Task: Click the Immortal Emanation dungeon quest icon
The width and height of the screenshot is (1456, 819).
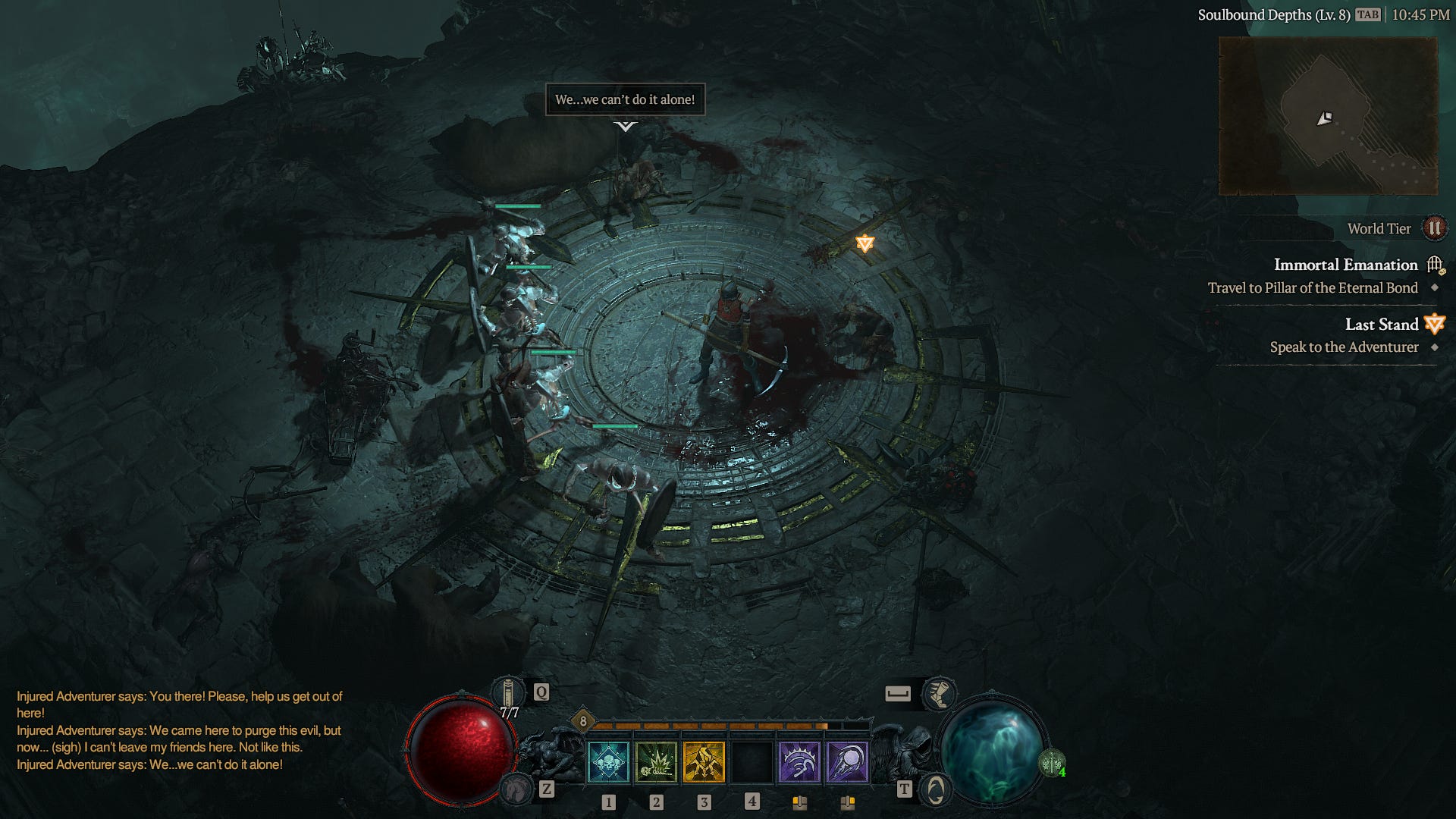Action: 1433,264
